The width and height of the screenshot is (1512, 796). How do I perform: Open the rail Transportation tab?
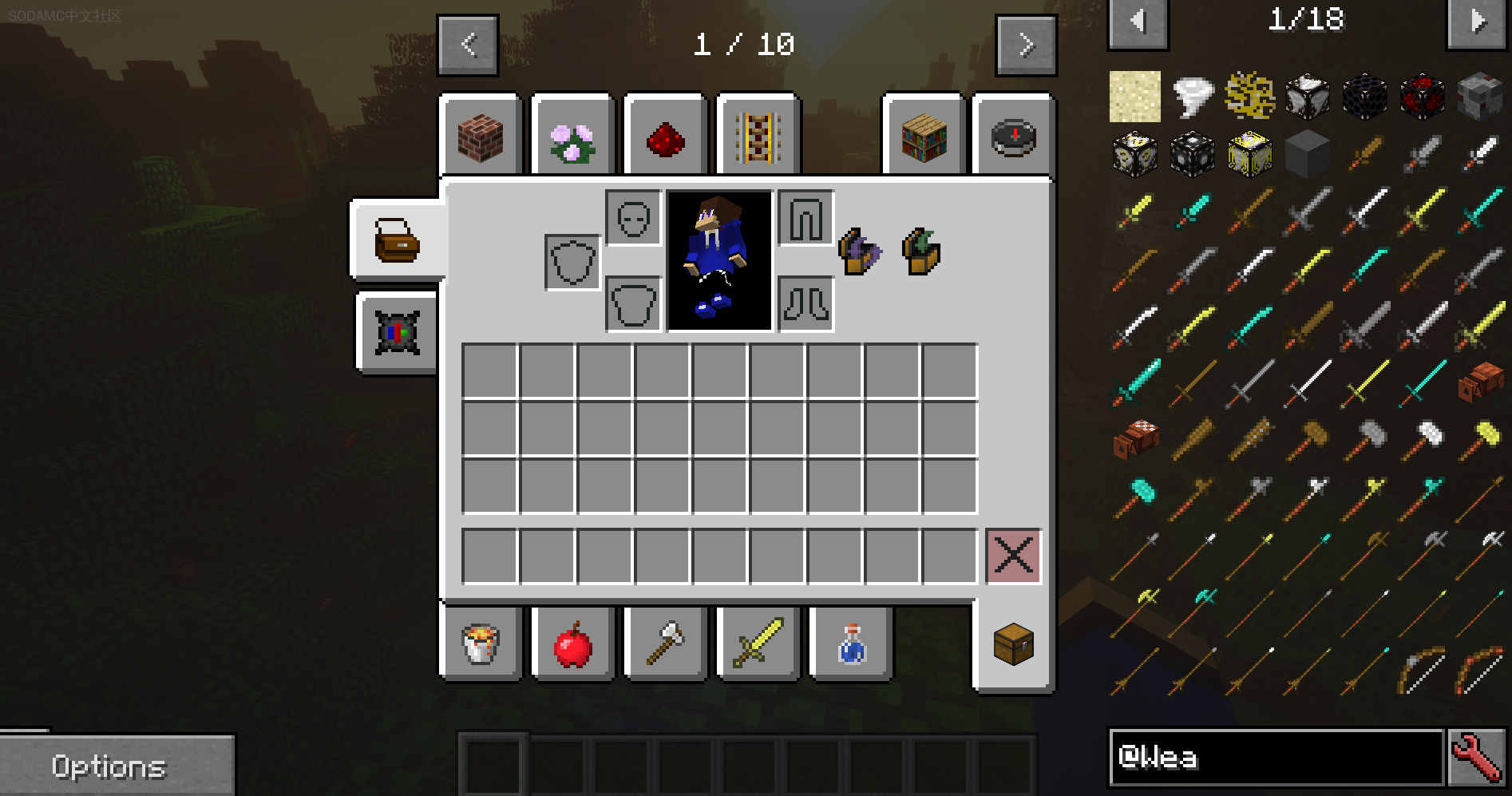coord(758,137)
